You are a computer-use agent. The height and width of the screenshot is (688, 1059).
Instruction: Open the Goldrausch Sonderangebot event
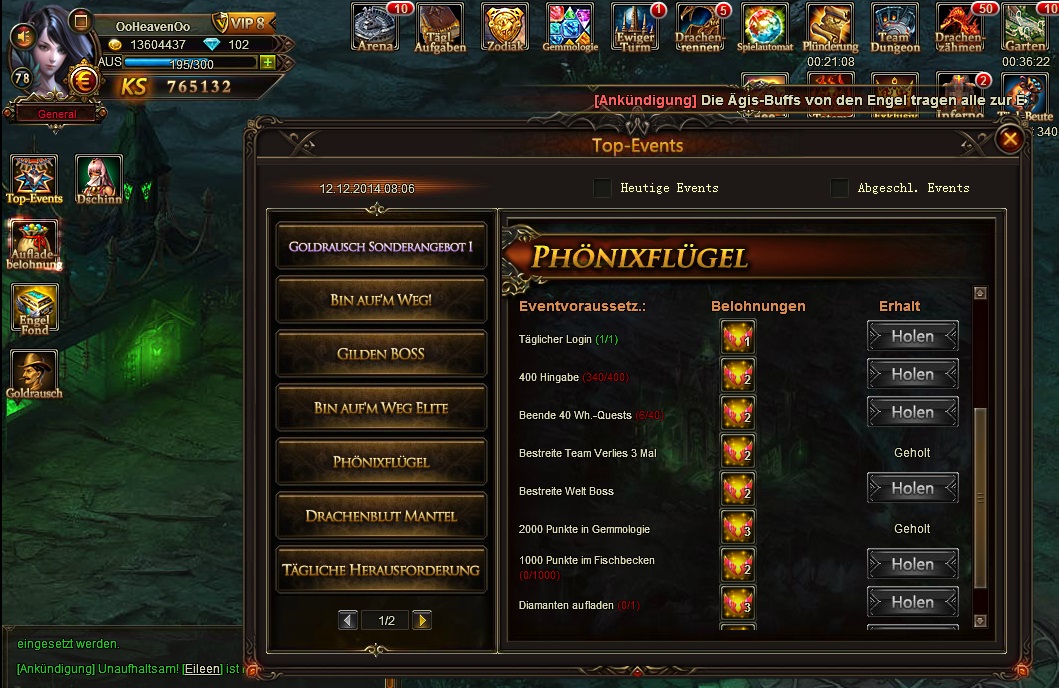click(381, 246)
